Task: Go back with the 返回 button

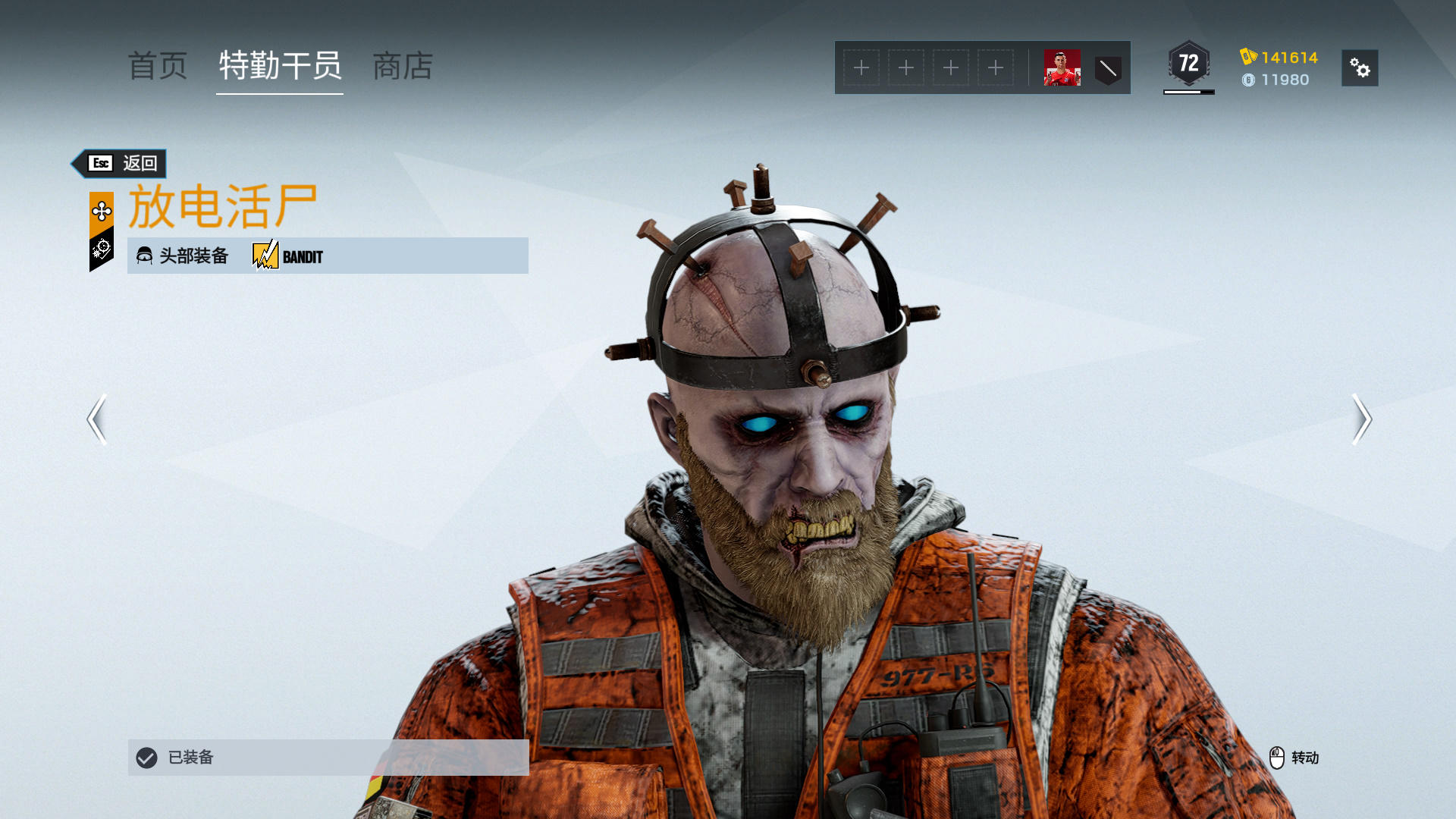Action: [120, 163]
